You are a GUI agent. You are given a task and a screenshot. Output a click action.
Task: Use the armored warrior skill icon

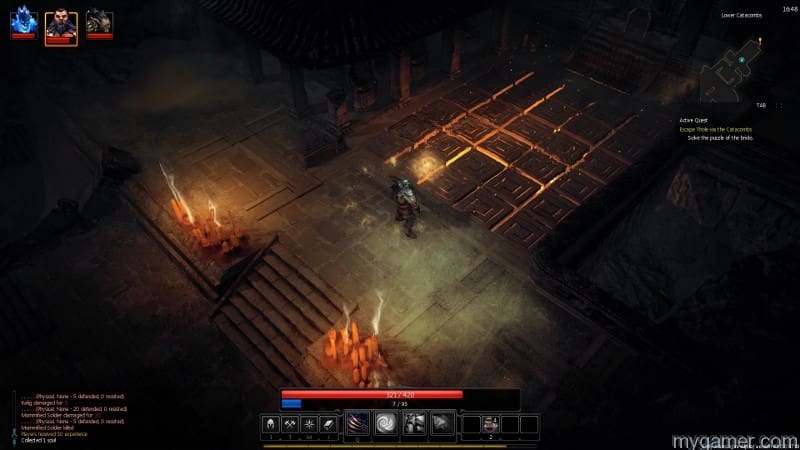coord(414,425)
